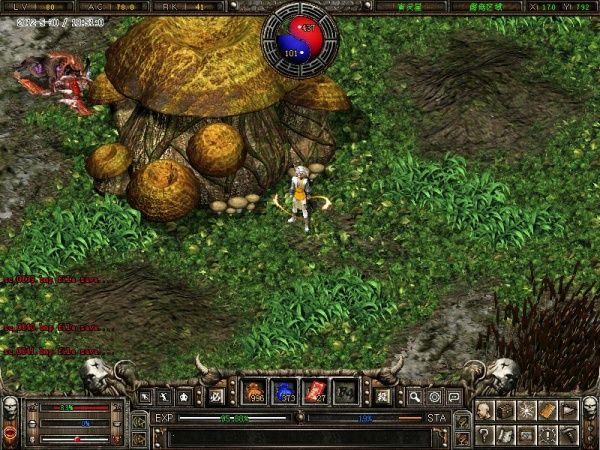Screen dimensions: 600x450
Task: Open the speech bubble chat button
Action: [x=454, y=397]
